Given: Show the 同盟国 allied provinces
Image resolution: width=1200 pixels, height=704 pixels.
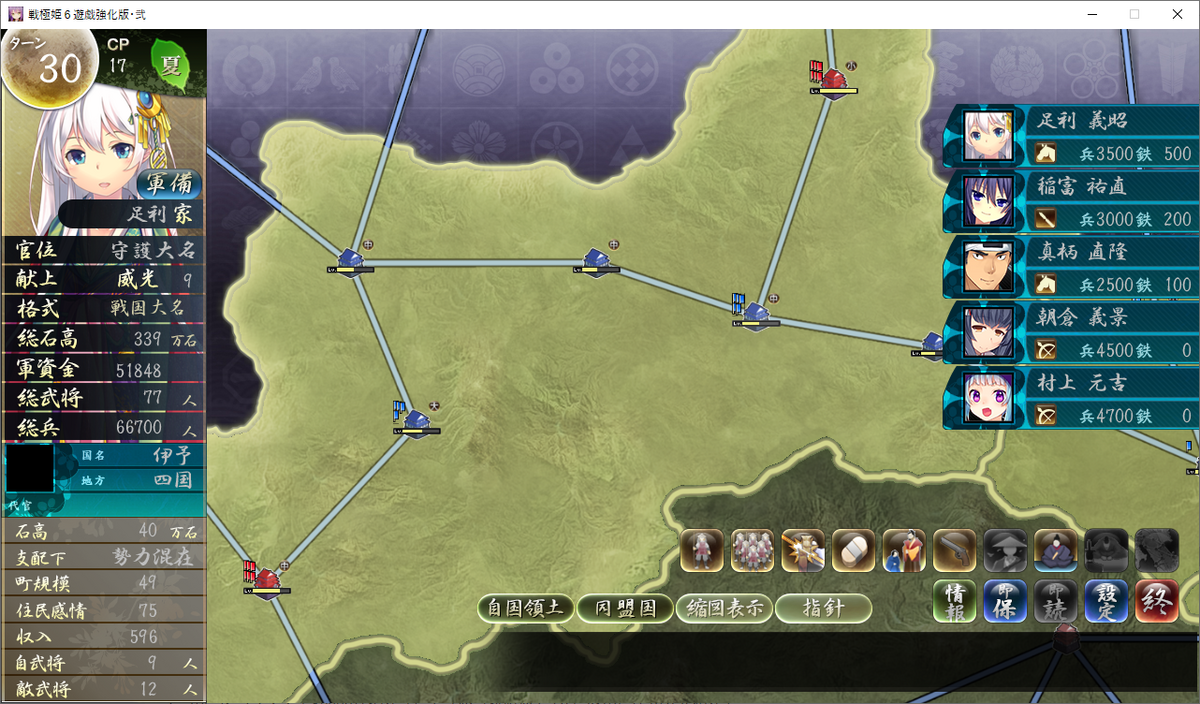Looking at the screenshot, I should pos(624,608).
